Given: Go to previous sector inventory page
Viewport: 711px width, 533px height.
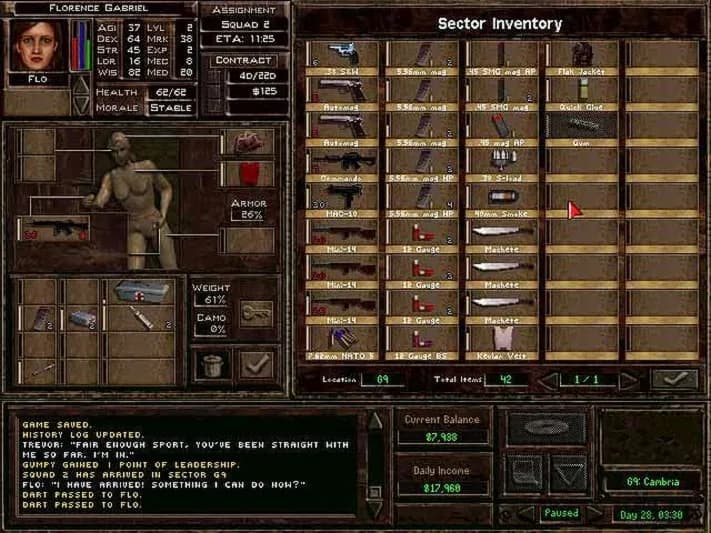Looking at the screenshot, I should tap(545, 381).
